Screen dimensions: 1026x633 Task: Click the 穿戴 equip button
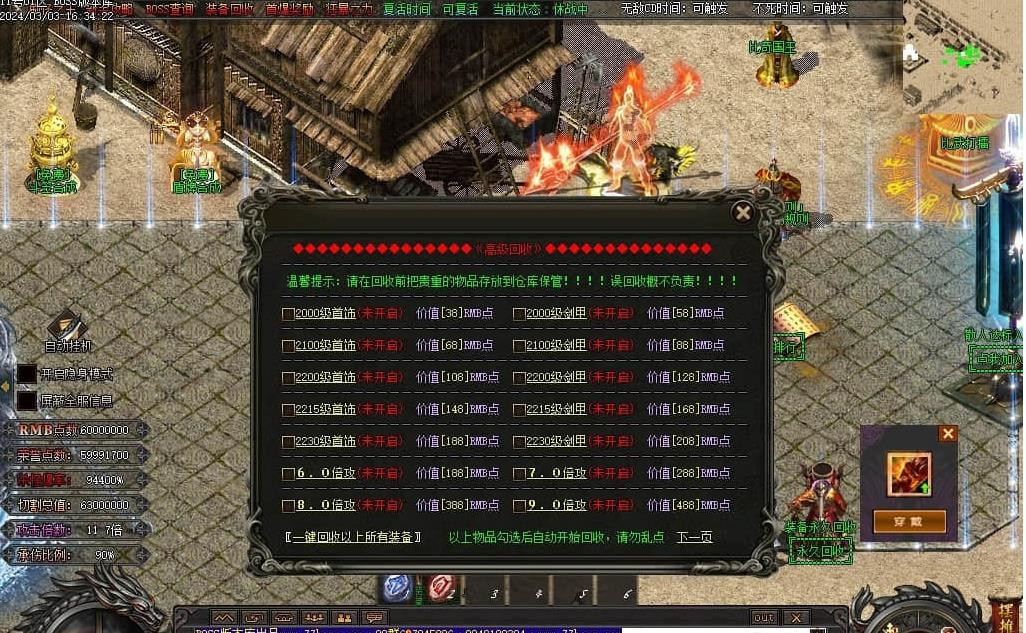point(910,521)
